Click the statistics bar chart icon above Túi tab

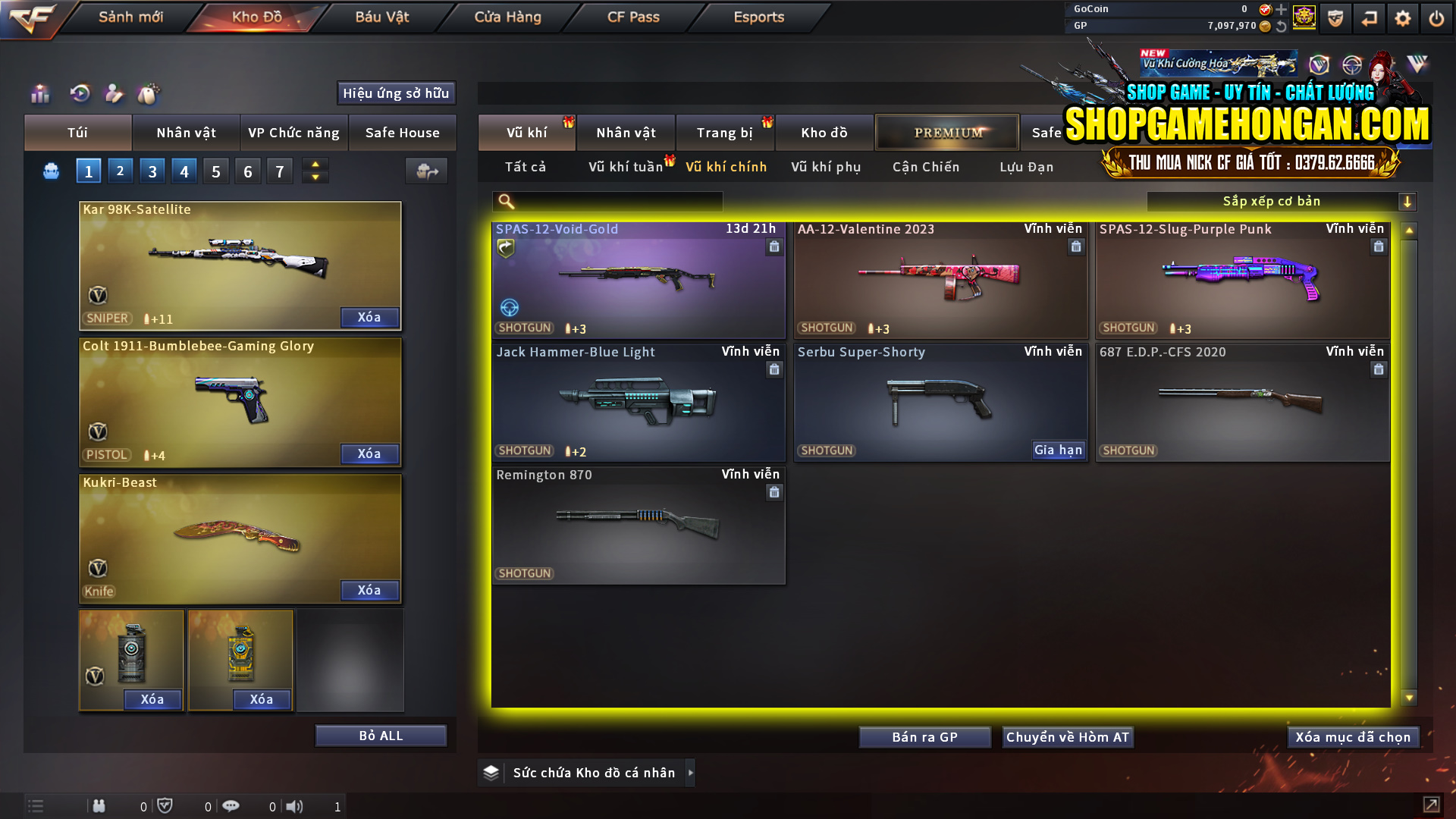point(39,94)
